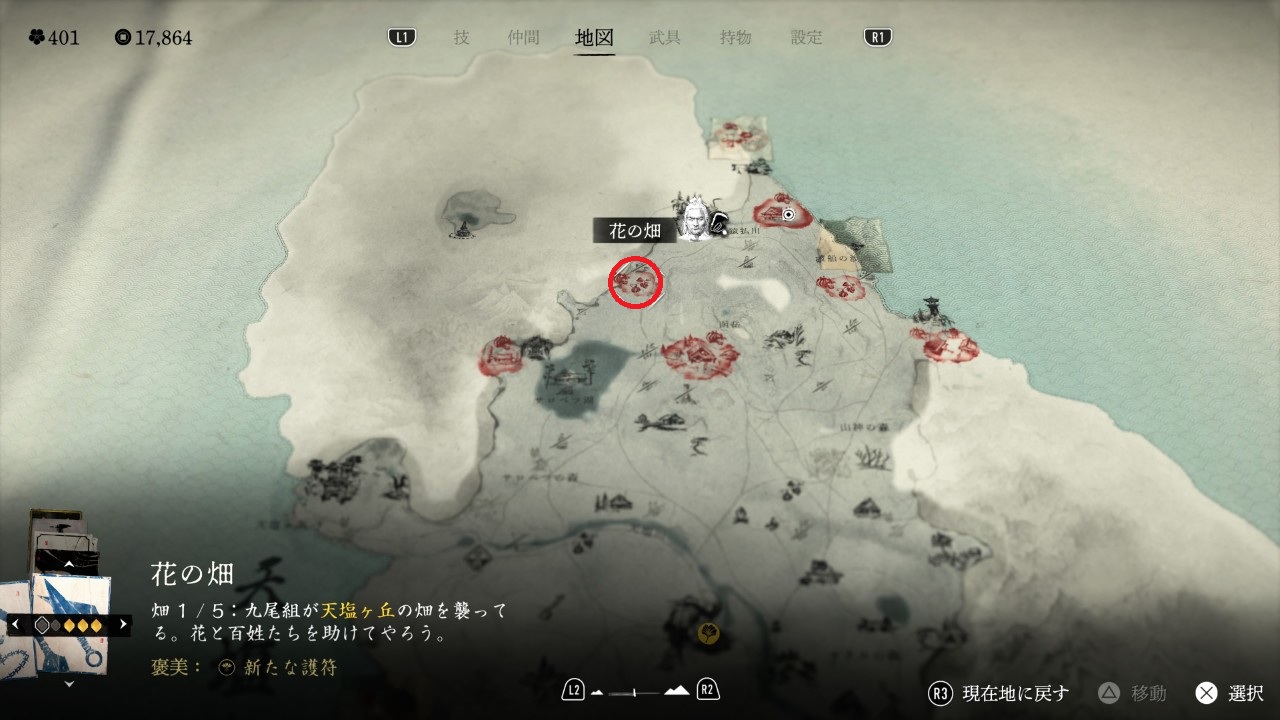Show the next quest card with right arrow

pyautogui.click(x=123, y=624)
